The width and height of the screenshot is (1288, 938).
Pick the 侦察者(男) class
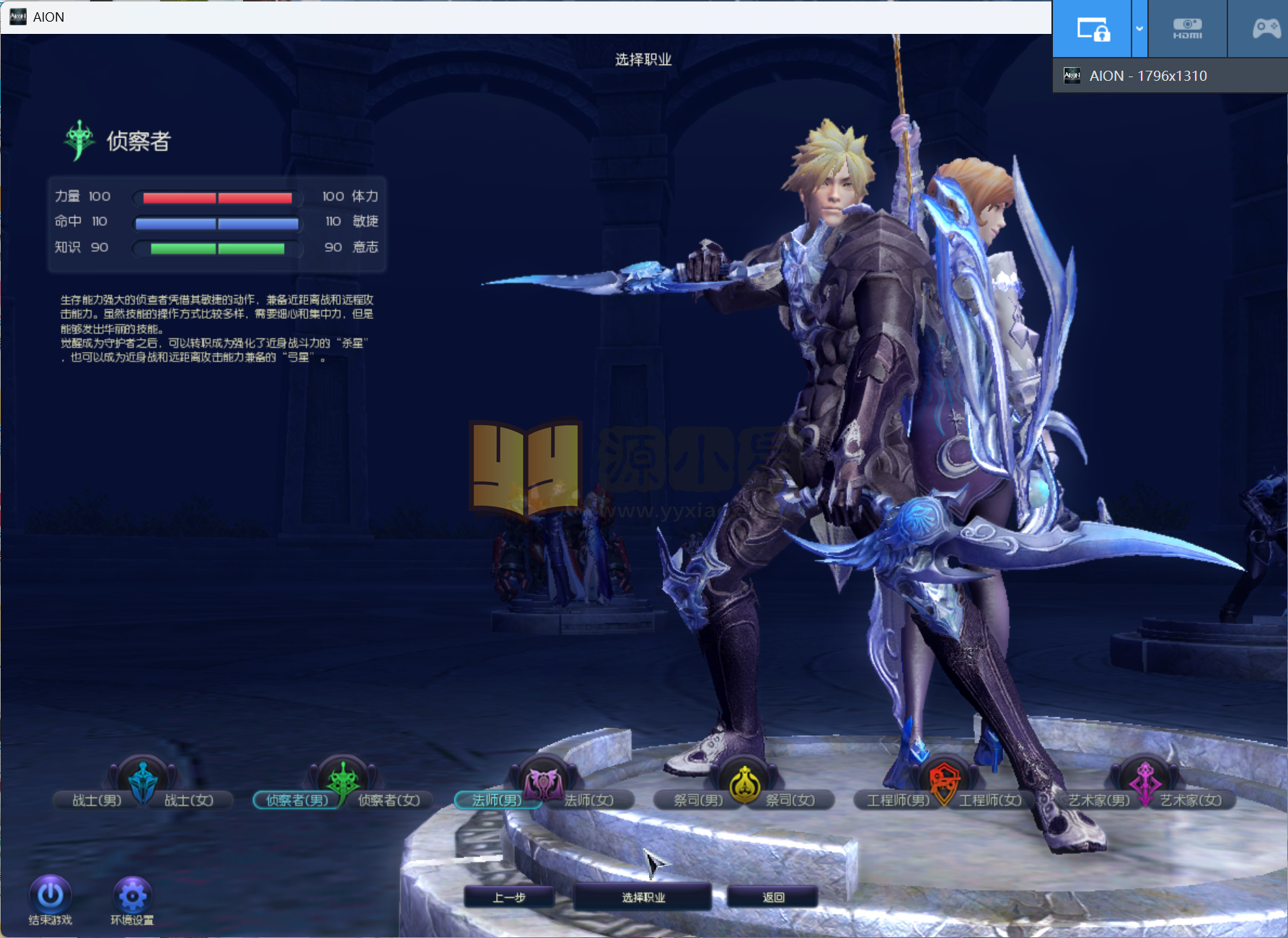[296, 800]
